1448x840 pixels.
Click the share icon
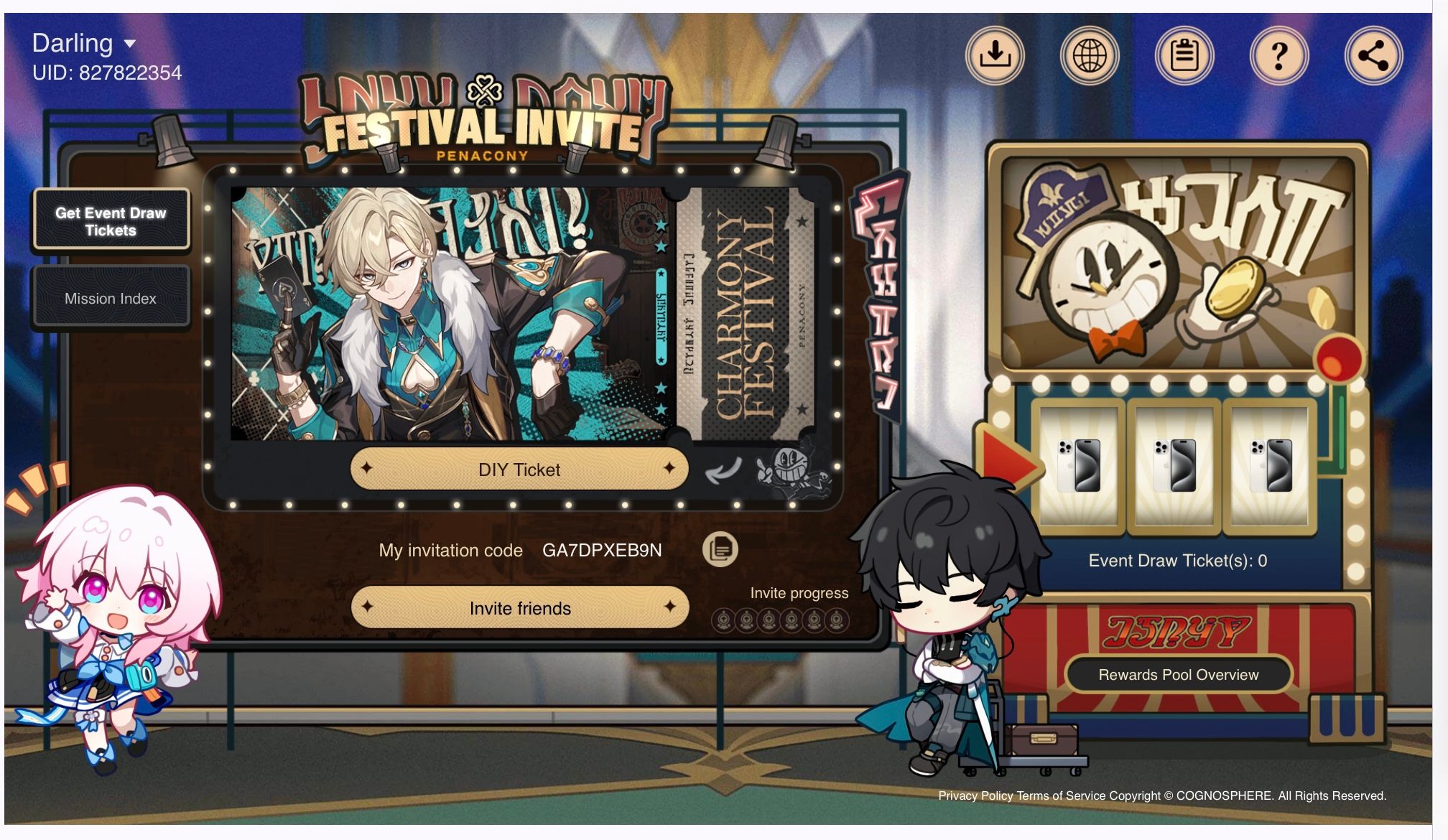click(1373, 54)
